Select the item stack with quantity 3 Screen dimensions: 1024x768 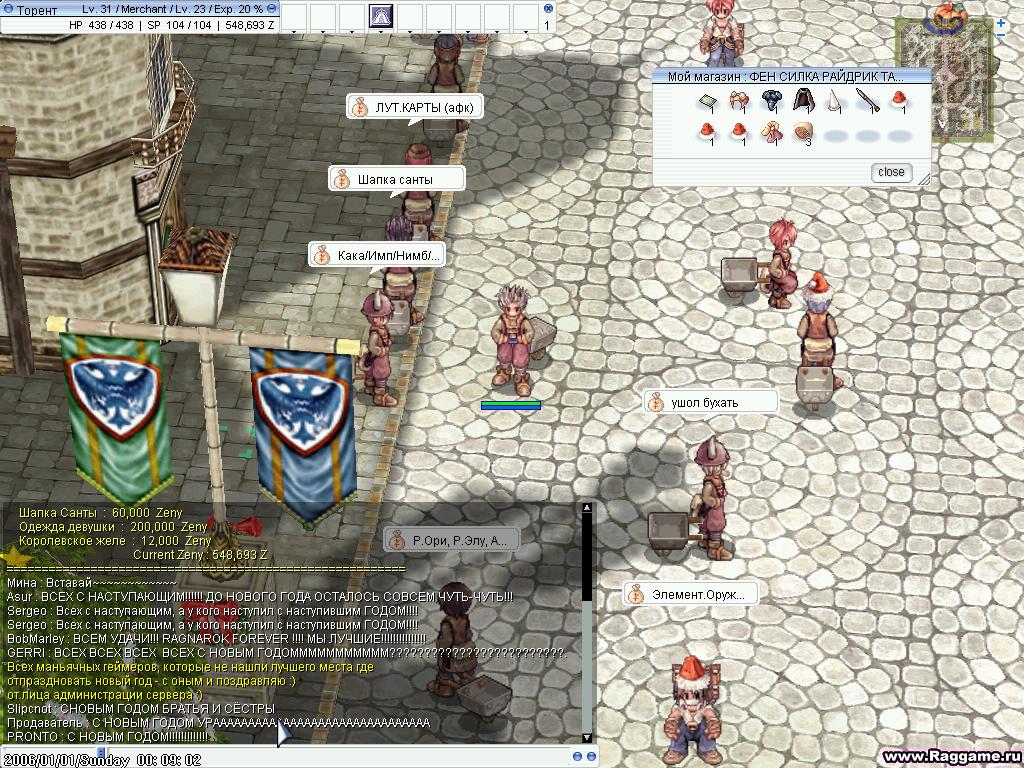[x=803, y=132]
